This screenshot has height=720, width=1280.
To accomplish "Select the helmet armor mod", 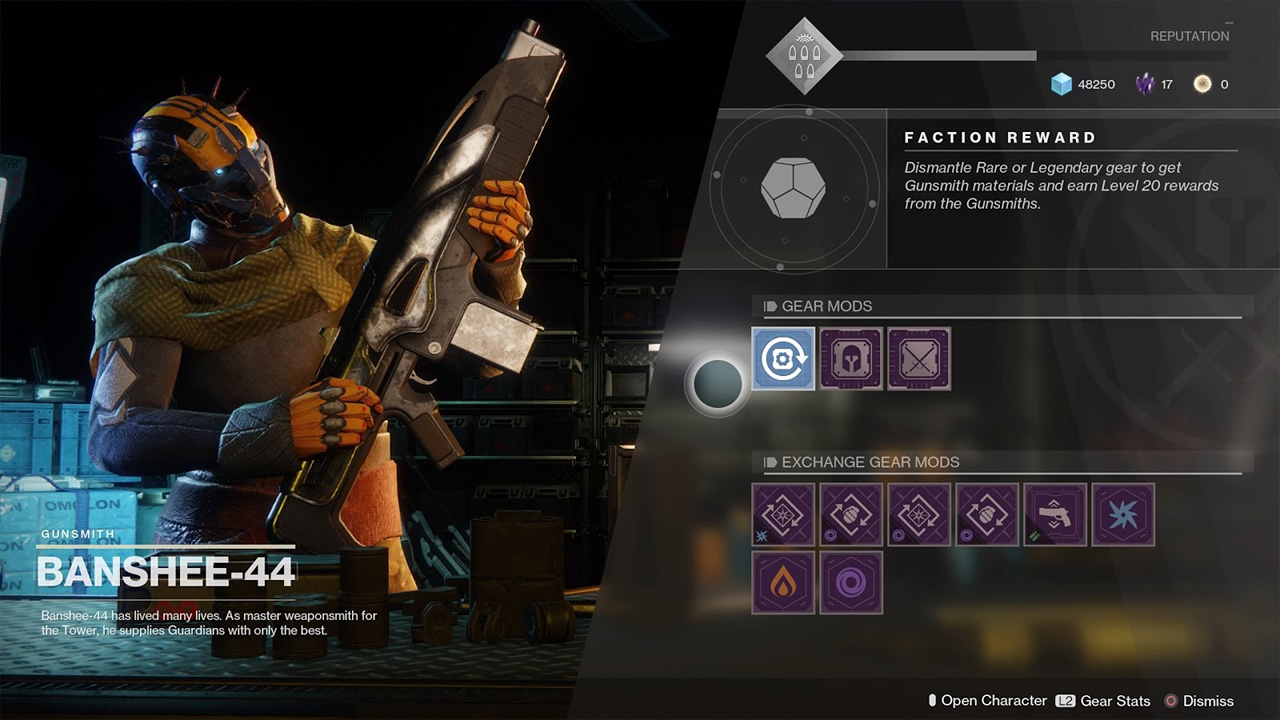I will [851, 359].
